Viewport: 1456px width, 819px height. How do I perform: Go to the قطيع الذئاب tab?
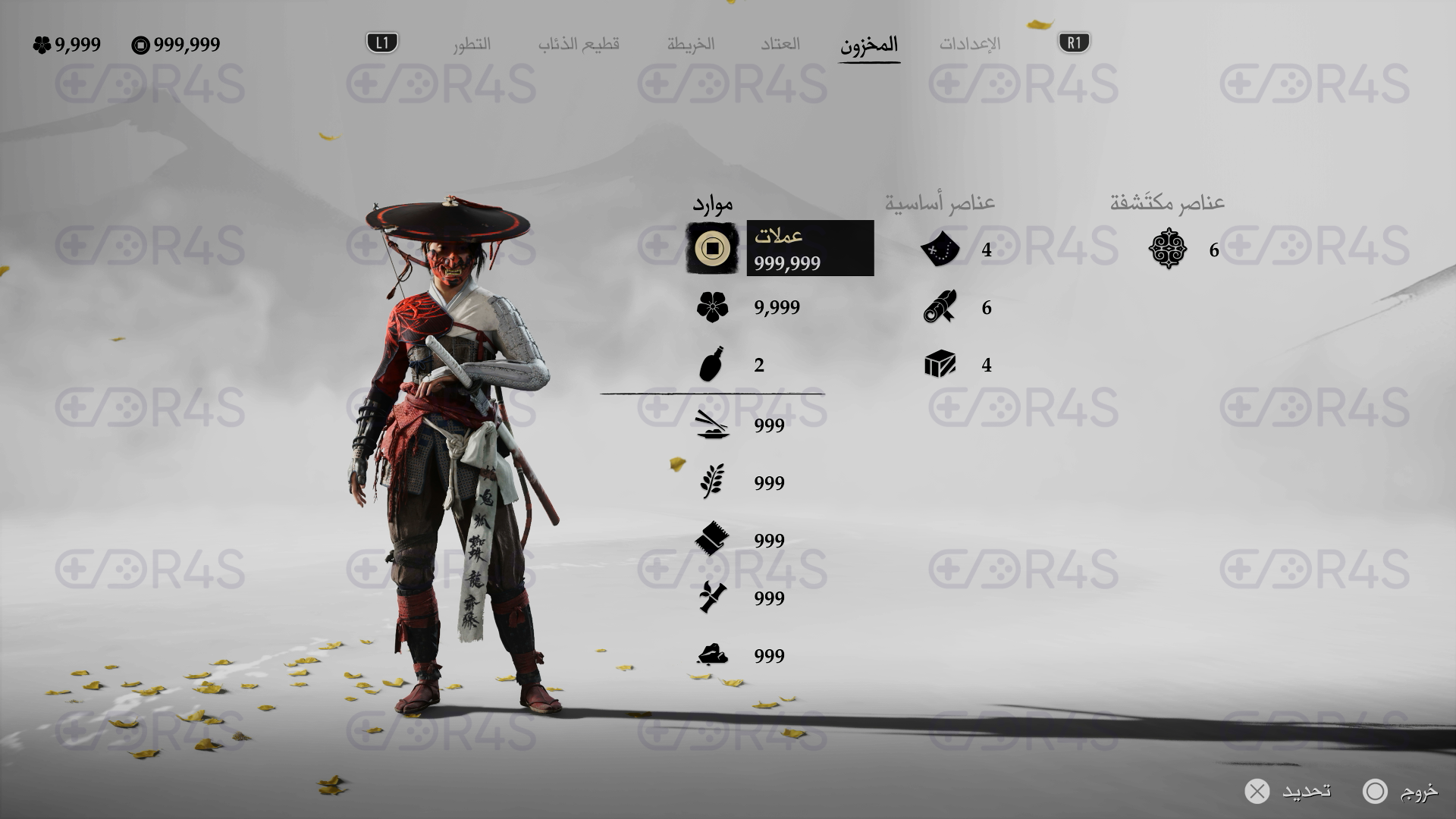click(x=579, y=44)
